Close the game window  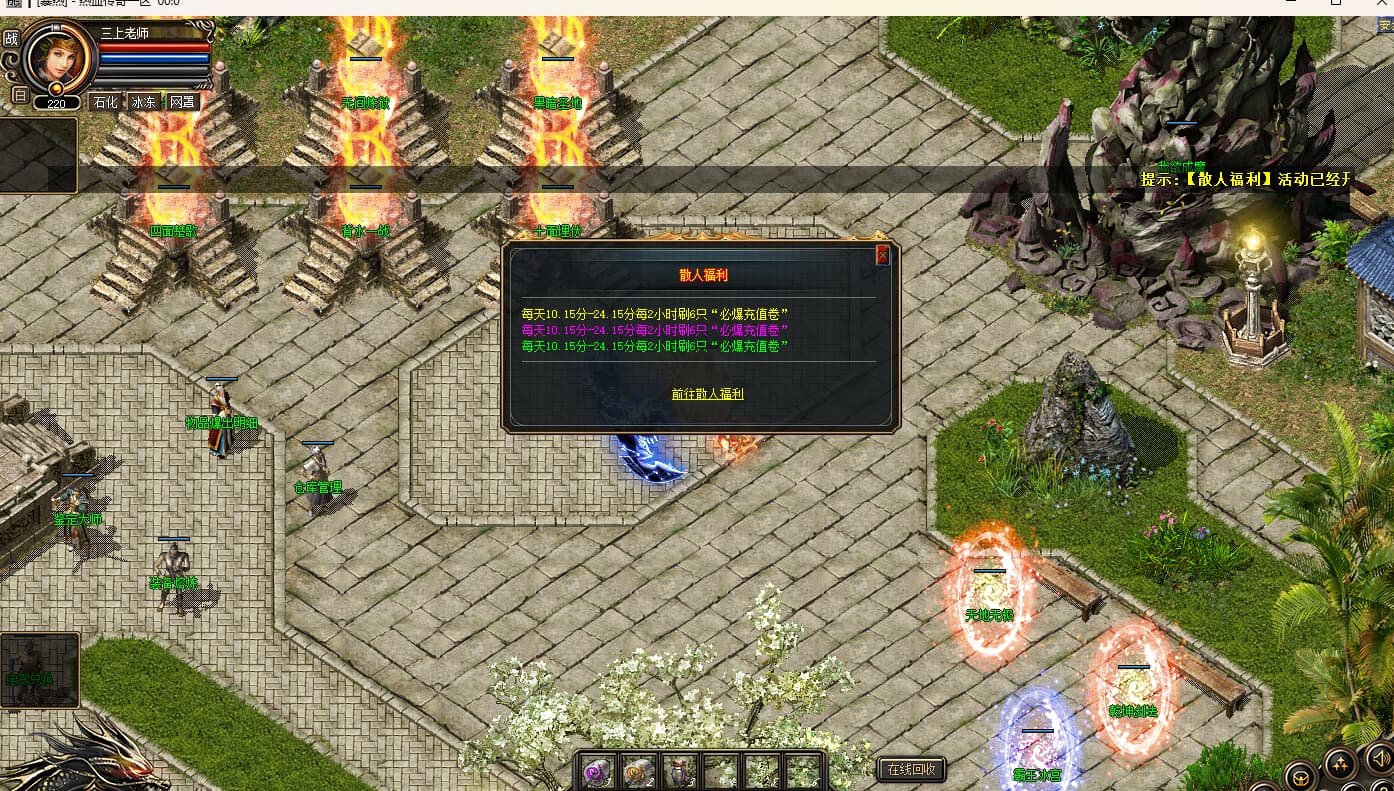[1380, 4]
